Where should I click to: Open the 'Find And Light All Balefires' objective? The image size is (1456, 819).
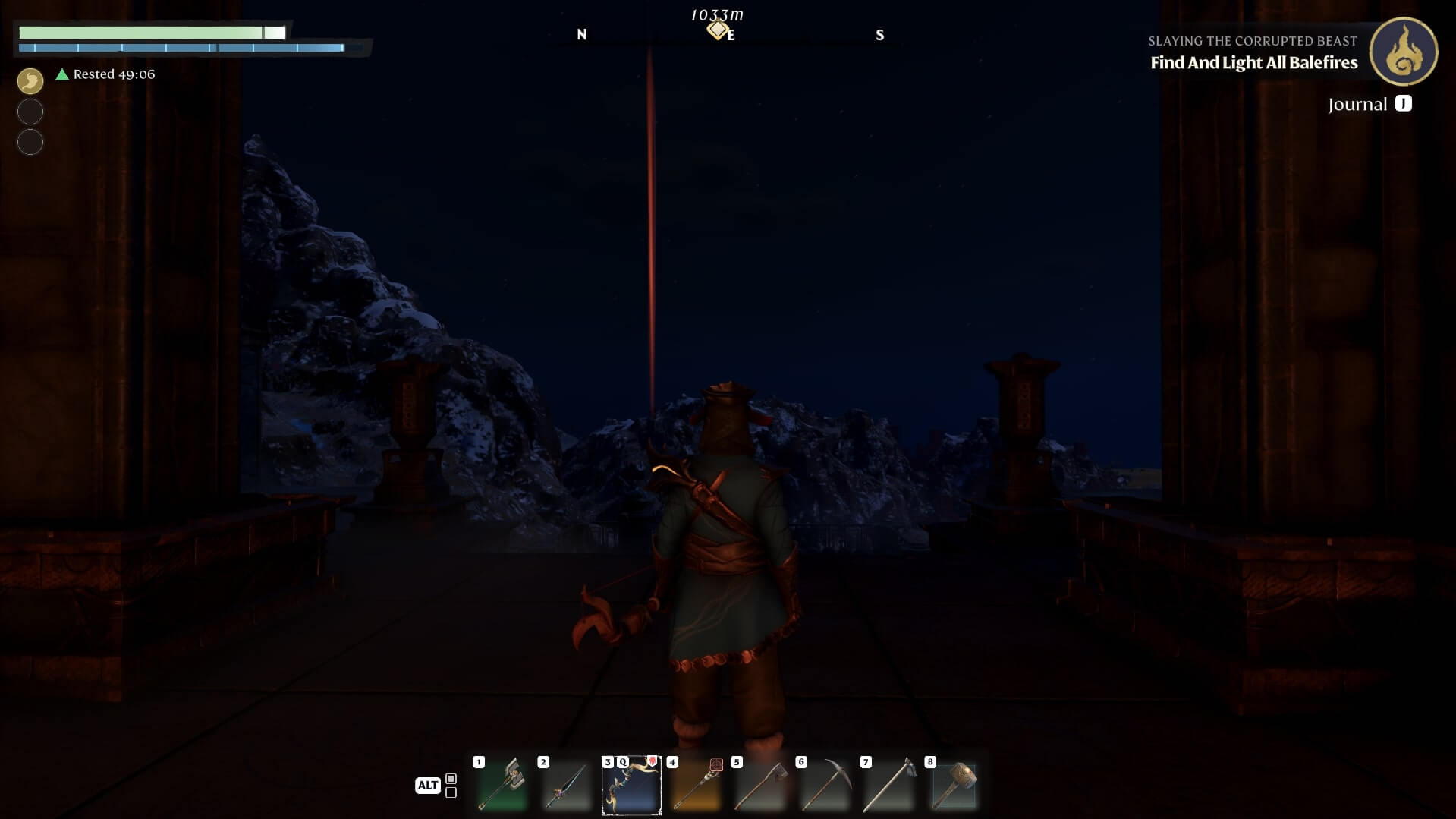coord(1253,63)
